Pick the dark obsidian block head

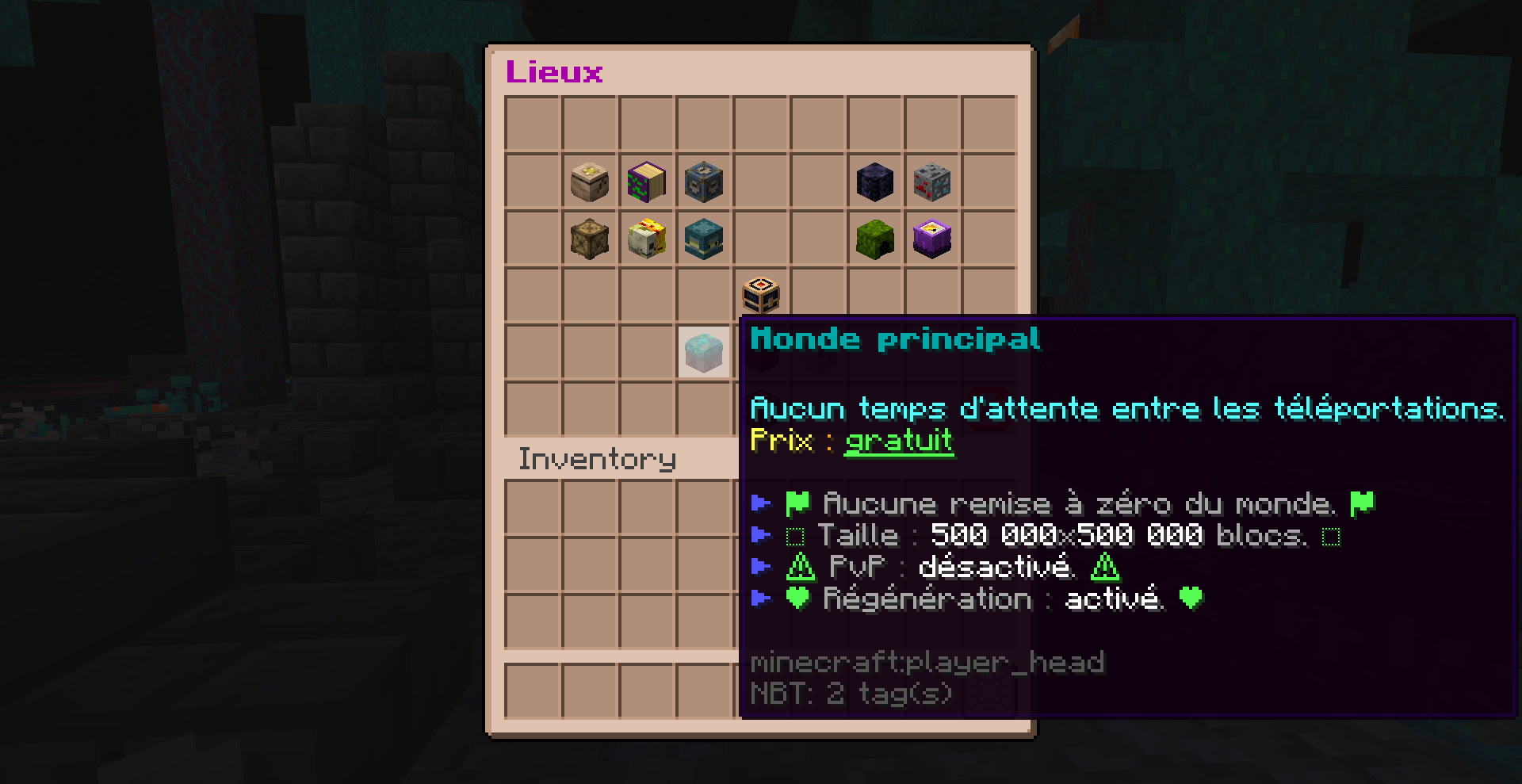pos(874,182)
